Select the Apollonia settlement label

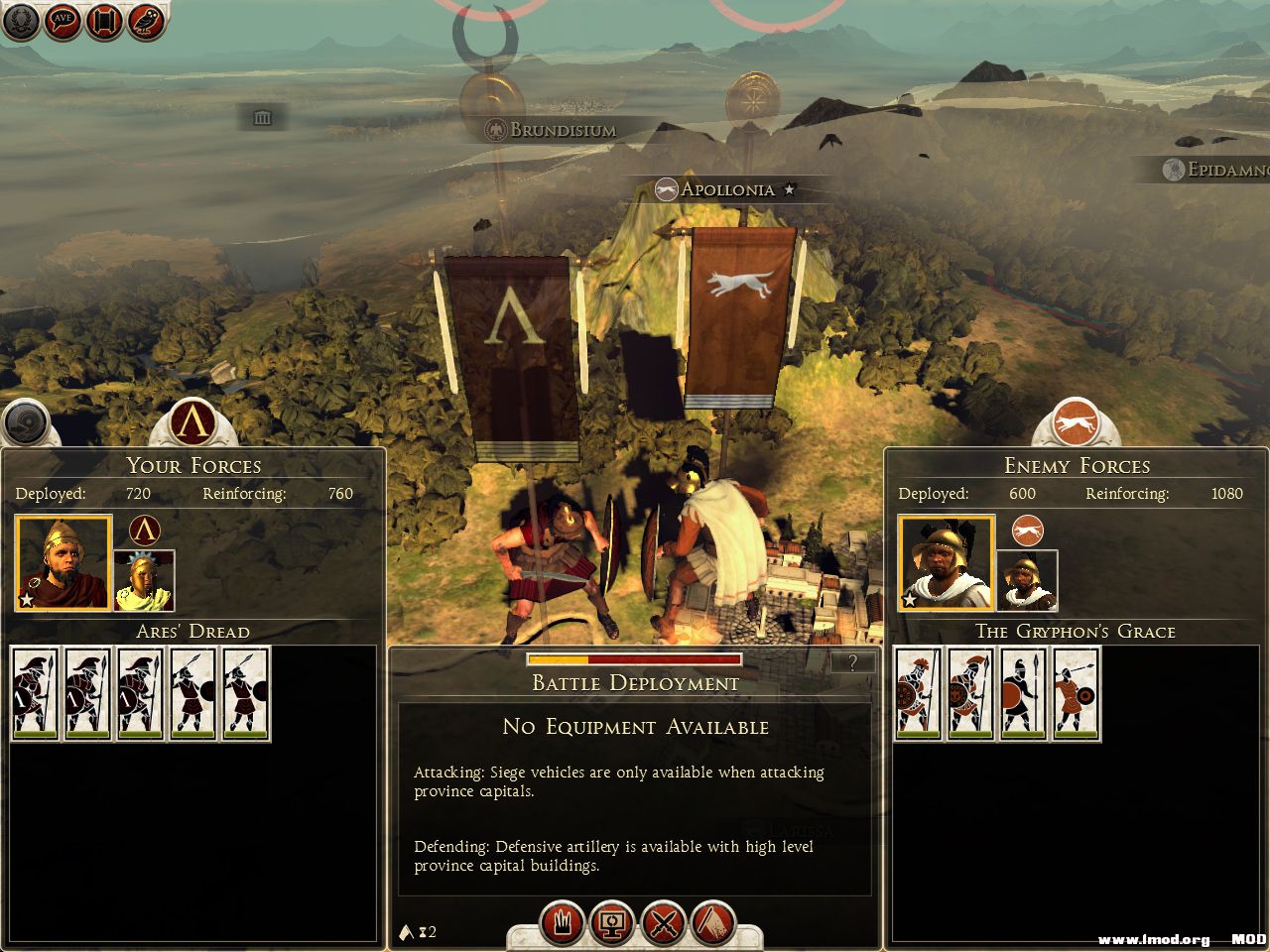tap(726, 189)
